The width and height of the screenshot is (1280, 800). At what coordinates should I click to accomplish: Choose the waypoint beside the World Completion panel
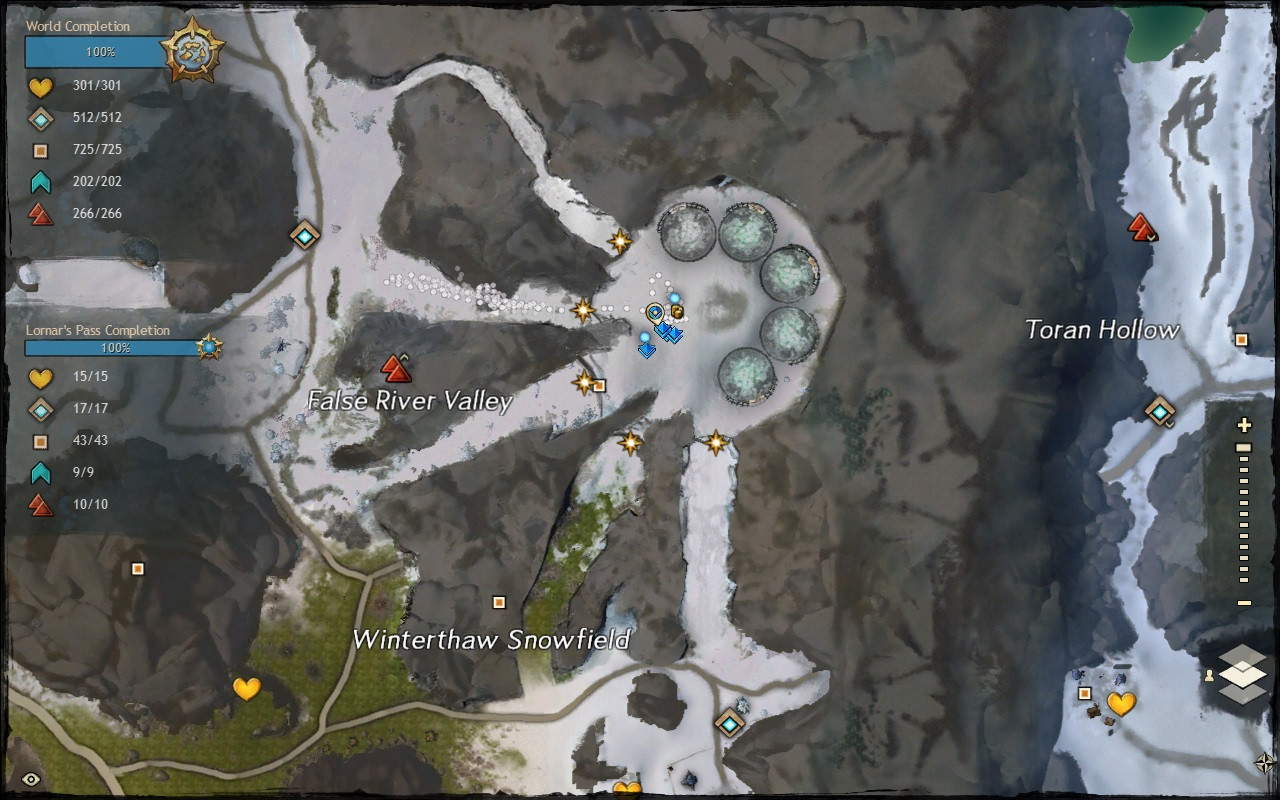coord(304,235)
